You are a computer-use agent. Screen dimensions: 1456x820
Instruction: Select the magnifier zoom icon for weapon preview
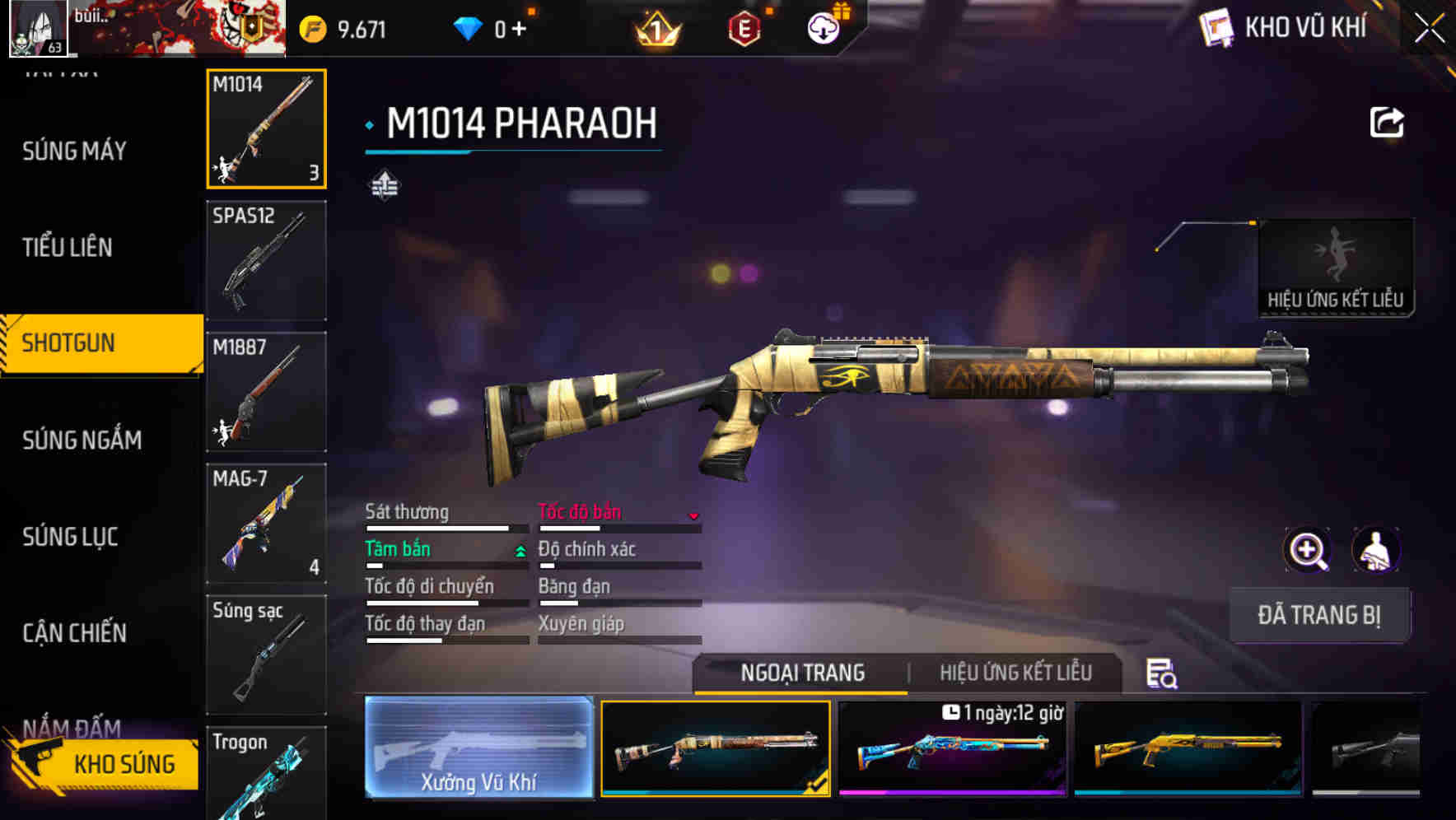tap(1306, 549)
